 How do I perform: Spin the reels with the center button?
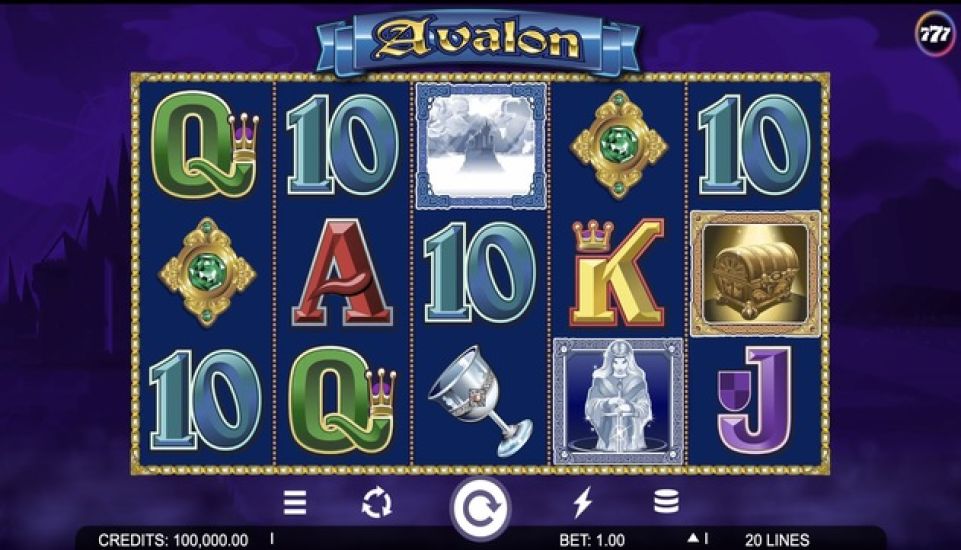pyautogui.click(x=480, y=508)
